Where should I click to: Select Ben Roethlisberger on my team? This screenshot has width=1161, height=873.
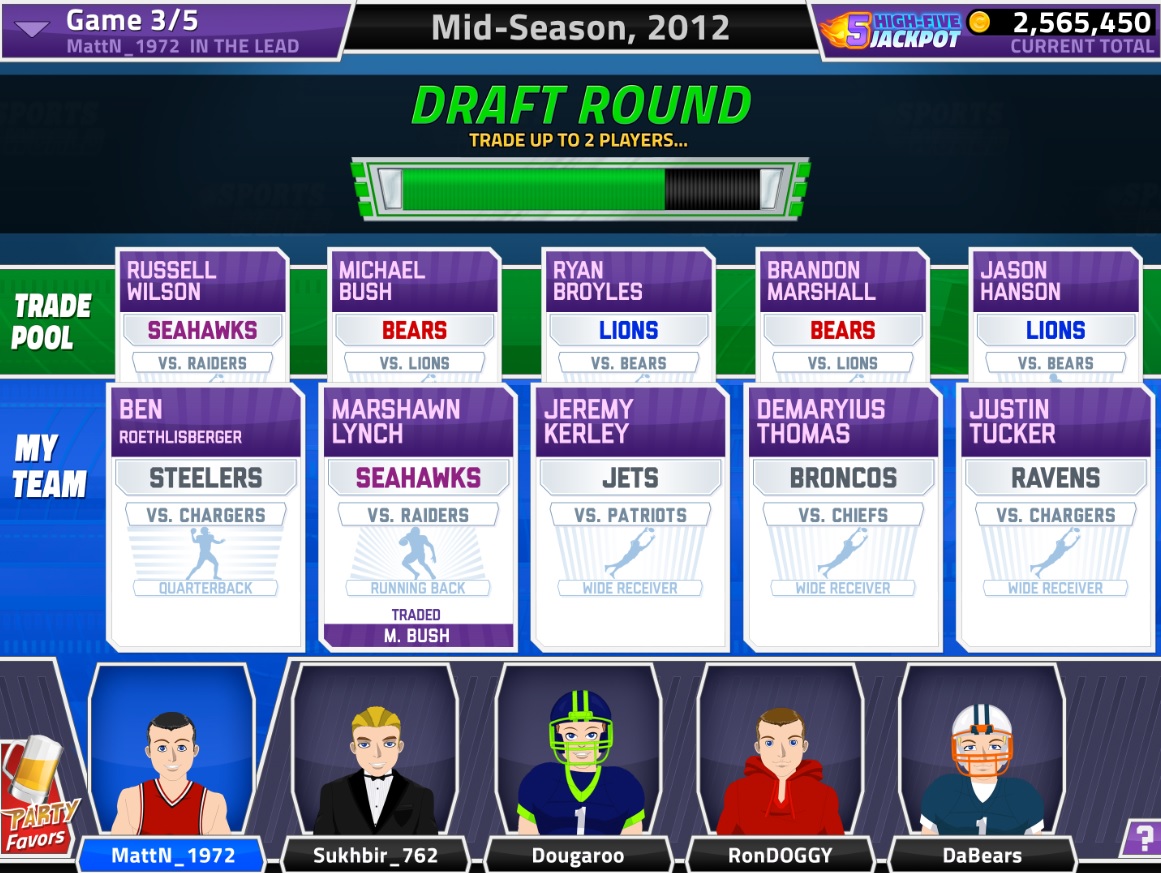[206, 516]
